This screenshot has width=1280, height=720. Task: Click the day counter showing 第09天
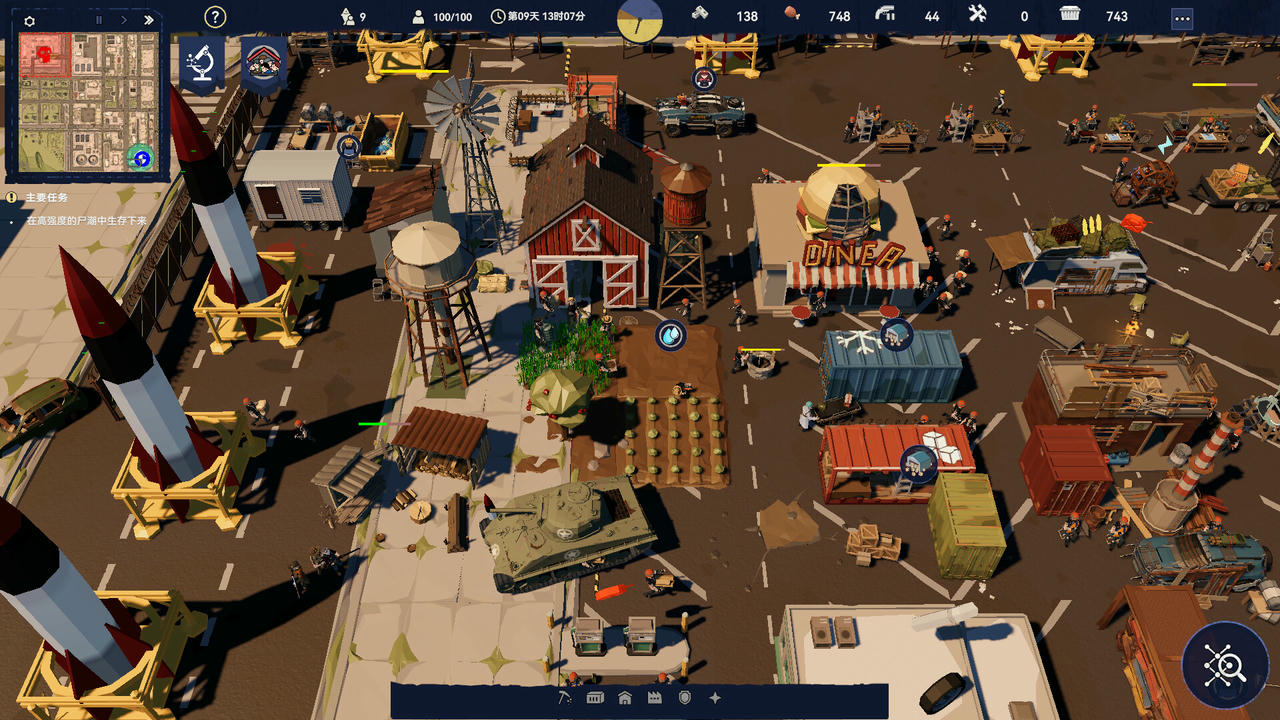(532, 16)
